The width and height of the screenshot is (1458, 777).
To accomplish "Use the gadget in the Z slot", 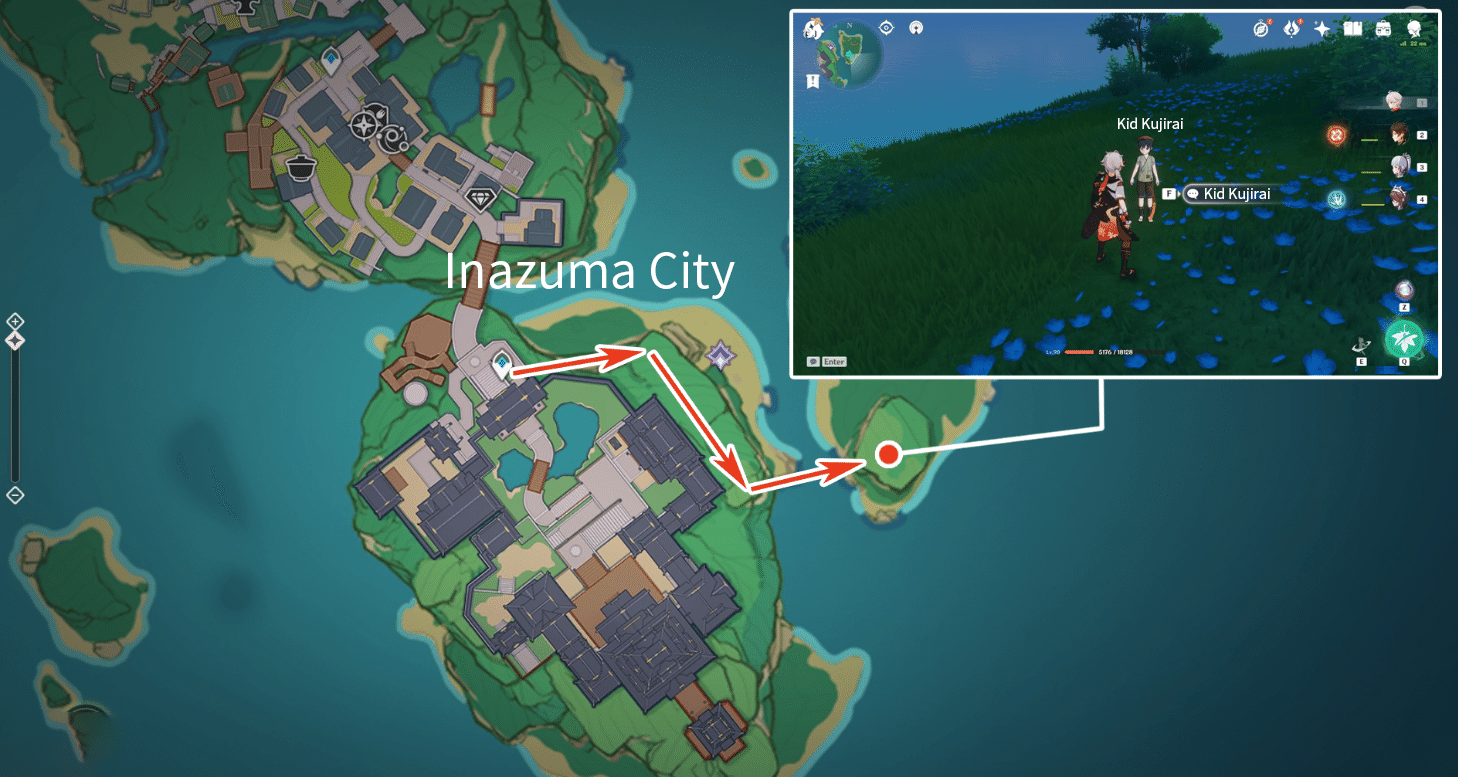I will [x=1404, y=289].
